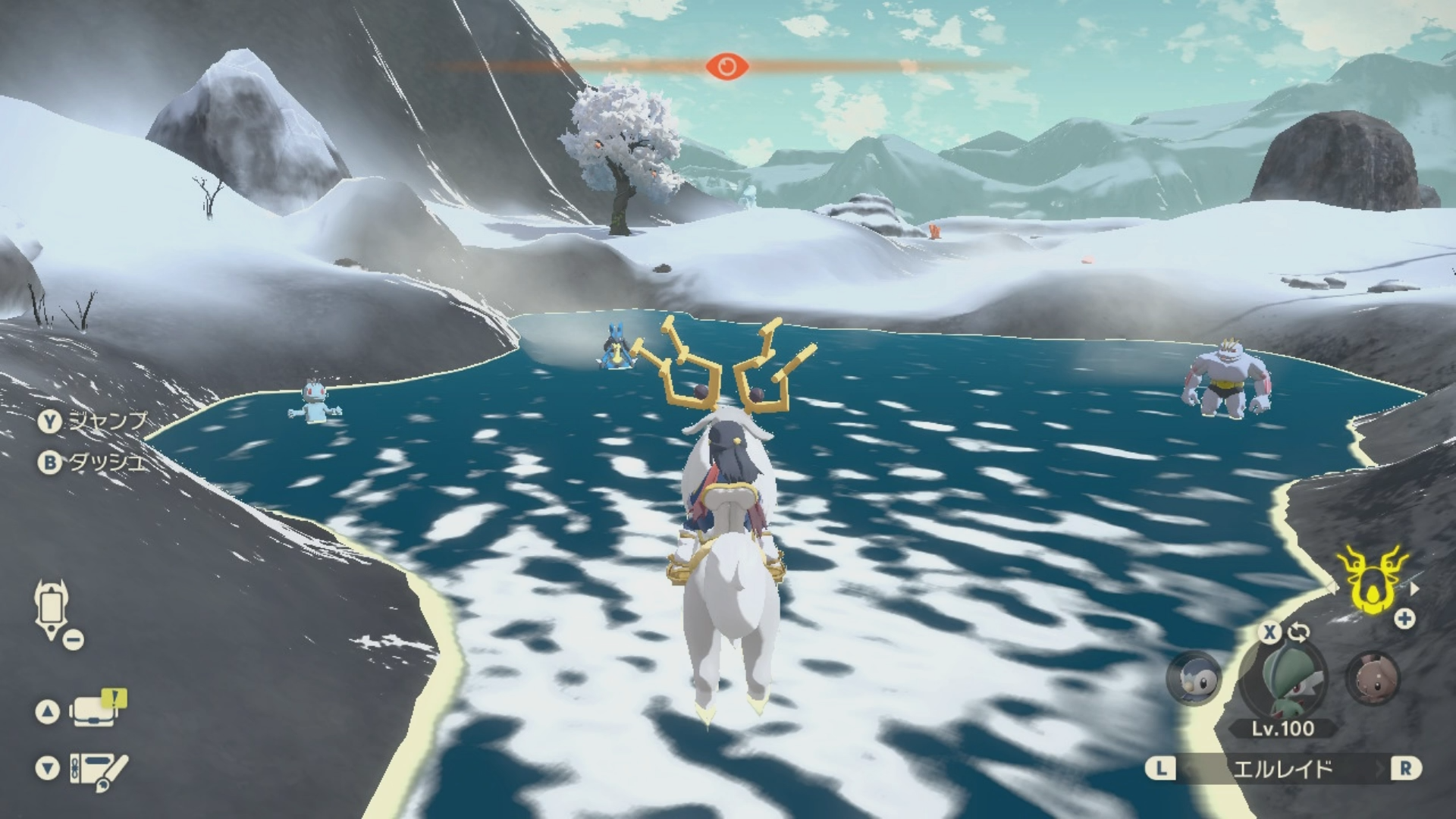Viewport: 1456px width, 819px height.
Task: Click the red eye alert indicator
Action: coord(726,67)
